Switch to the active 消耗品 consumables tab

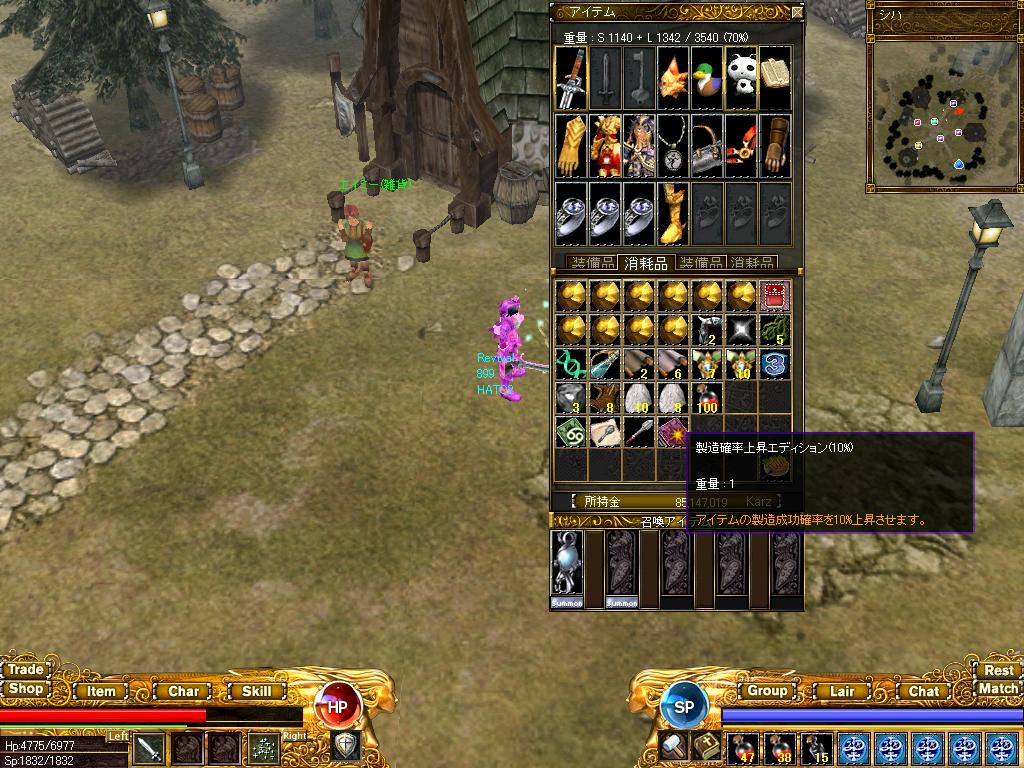click(x=645, y=264)
